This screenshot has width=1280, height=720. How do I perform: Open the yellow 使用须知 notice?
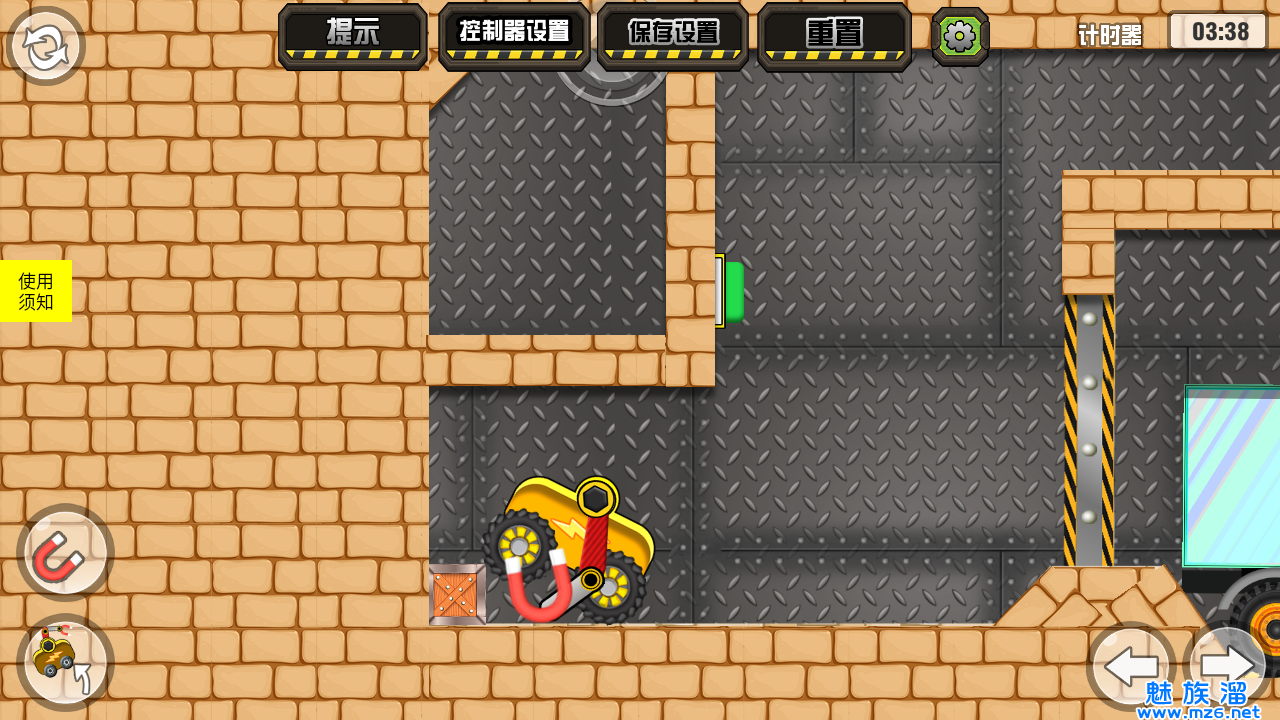click(36, 291)
